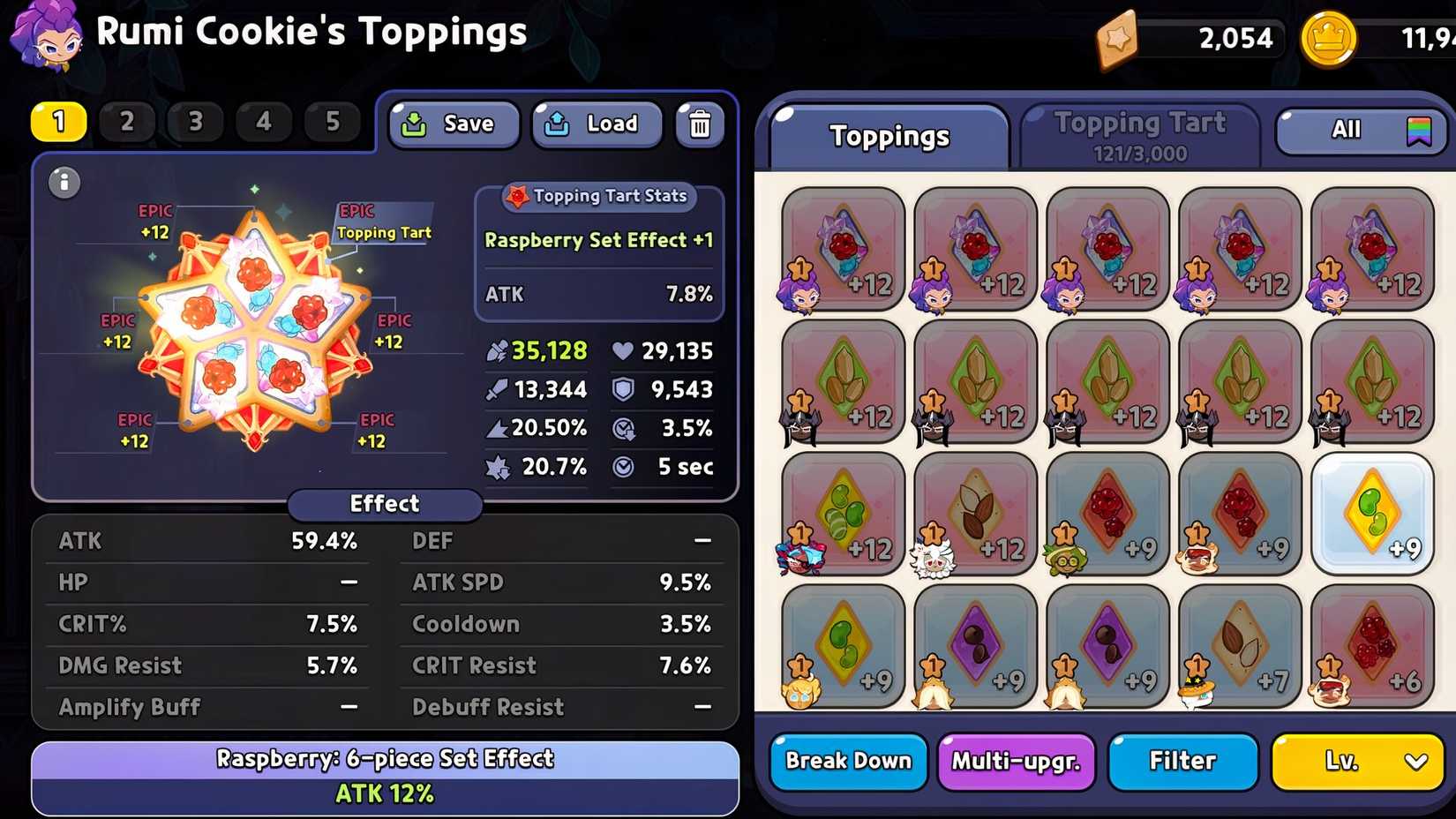The height and width of the screenshot is (819, 1456).
Task: Open the Filter options
Action: click(1182, 761)
